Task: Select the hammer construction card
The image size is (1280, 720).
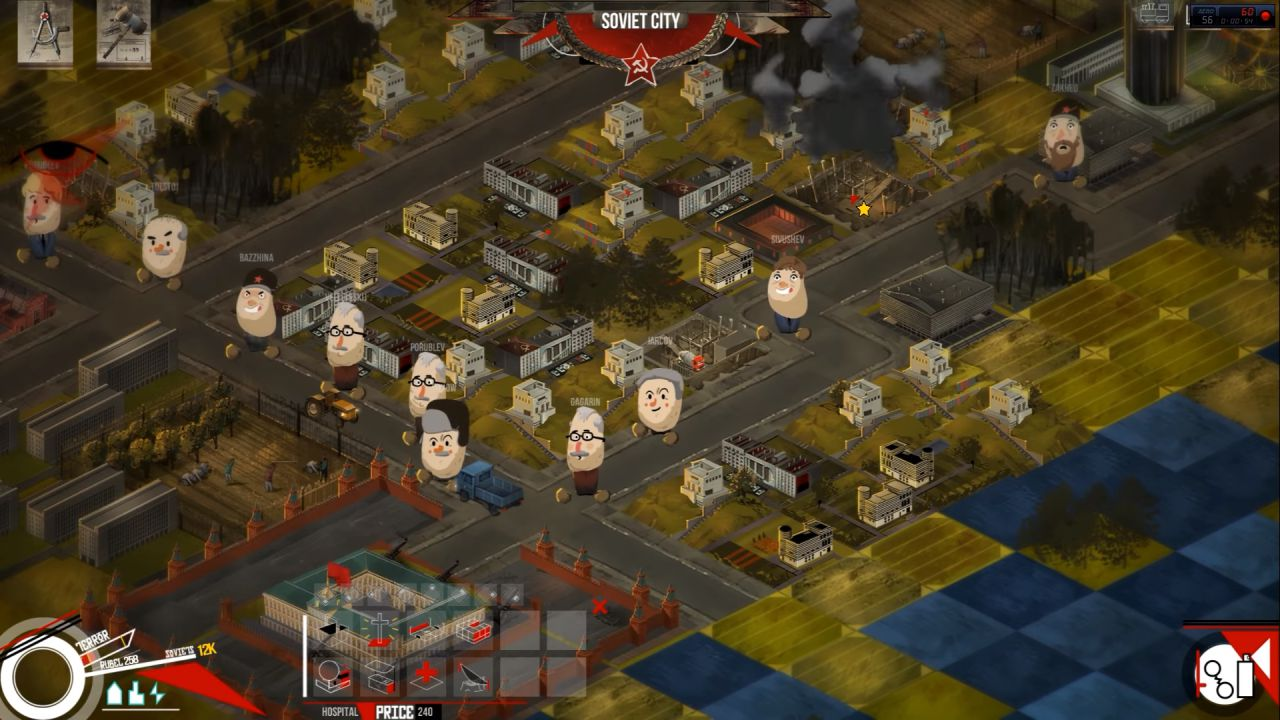Action: [x=124, y=32]
